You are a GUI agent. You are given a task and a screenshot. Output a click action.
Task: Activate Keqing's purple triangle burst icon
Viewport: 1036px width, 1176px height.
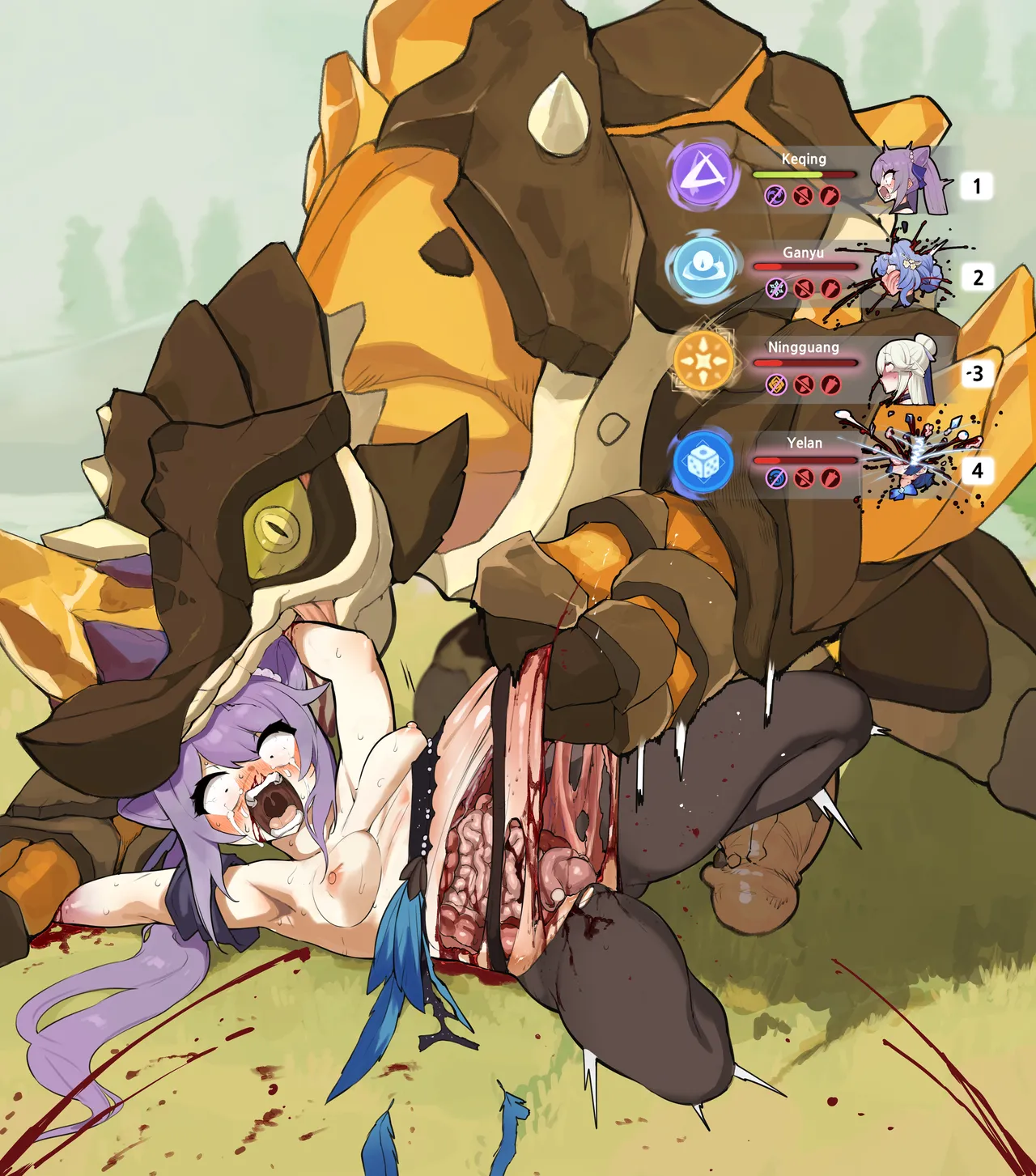pos(703,175)
